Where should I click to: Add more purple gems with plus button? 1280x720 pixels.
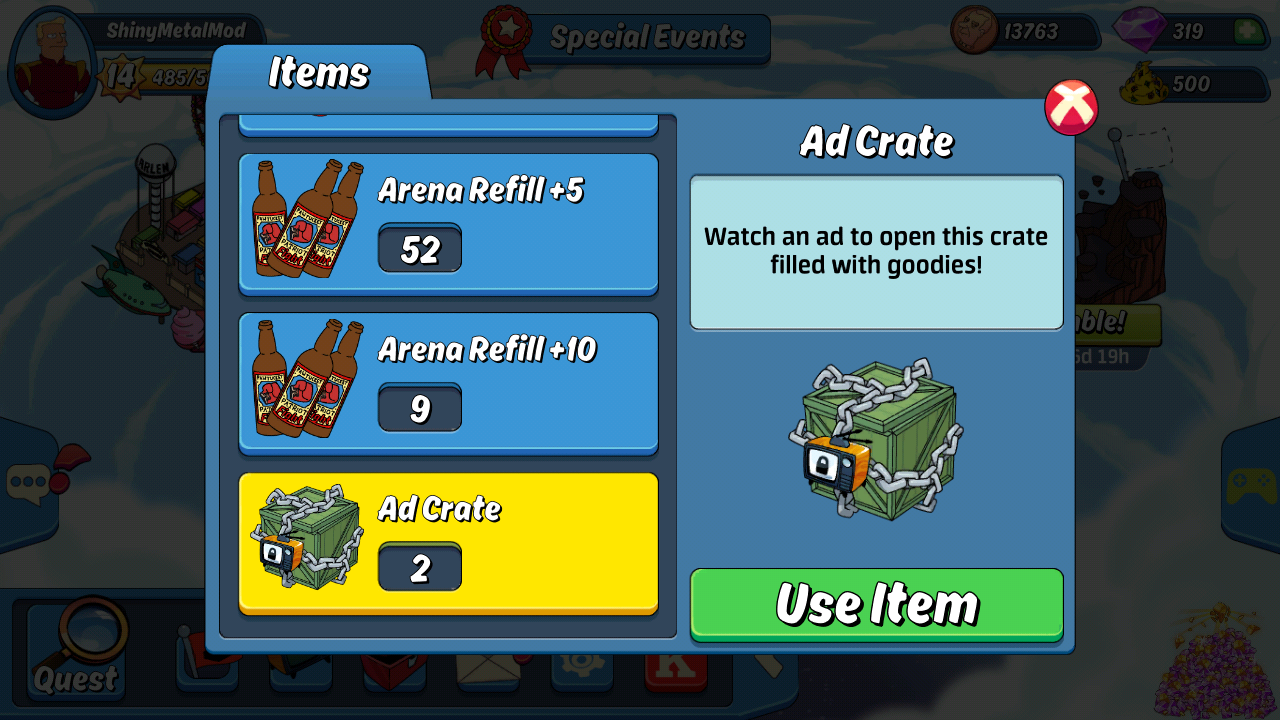point(1247,31)
